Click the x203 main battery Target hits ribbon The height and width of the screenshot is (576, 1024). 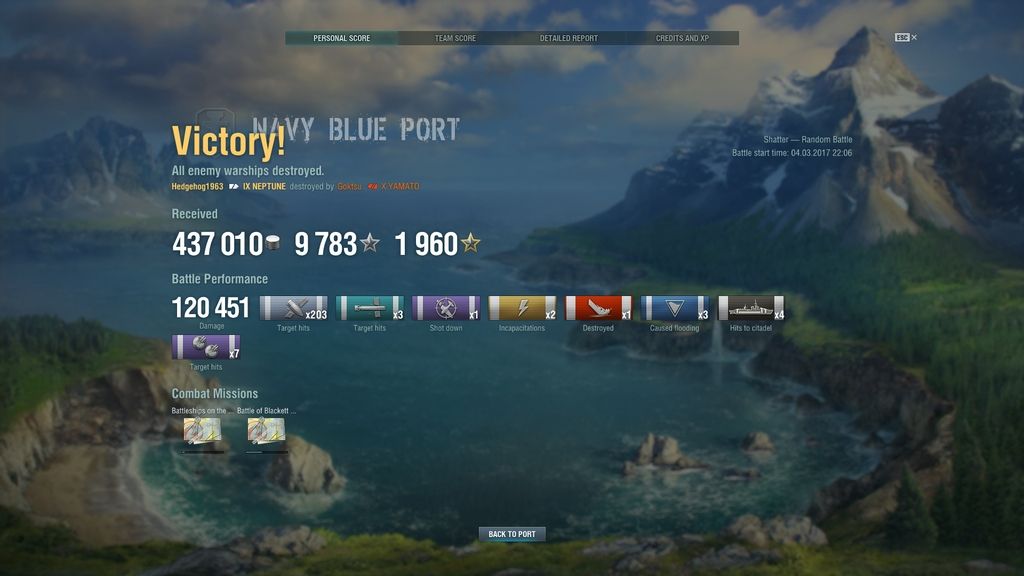pyautogui.click(x=293, y=308)
